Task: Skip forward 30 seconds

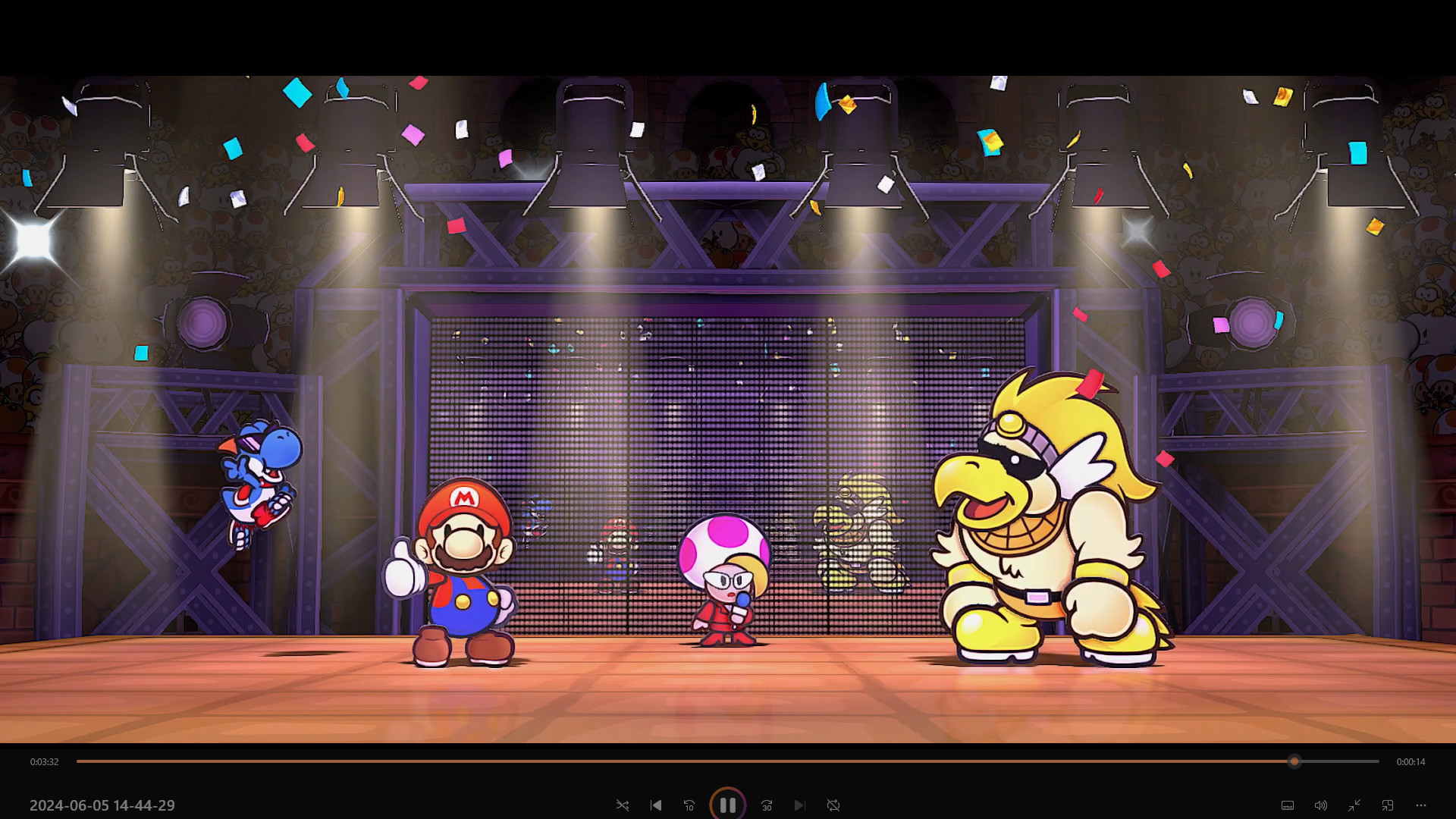Action: click(767, 805)
